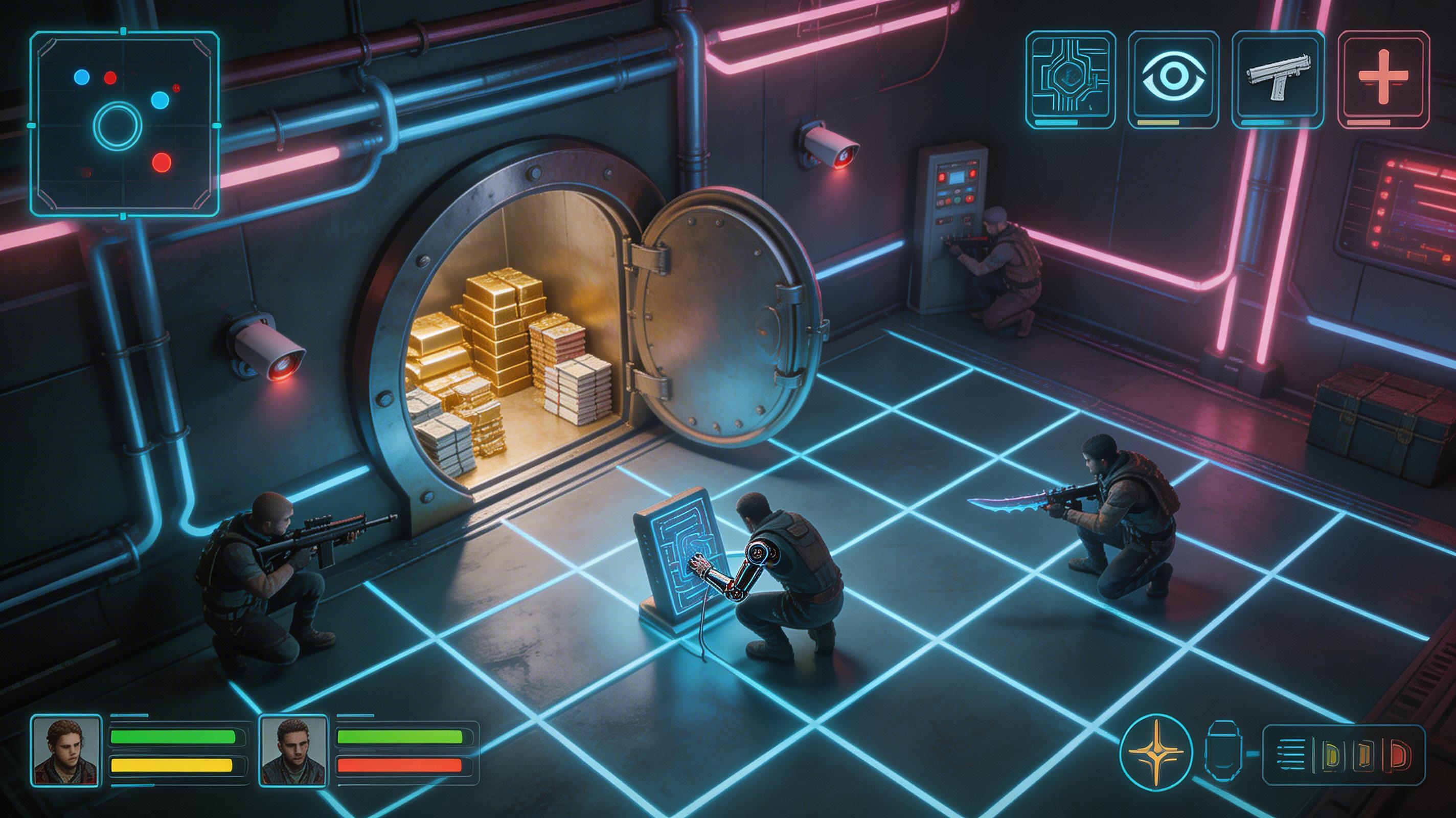Expand the minimap in top-left corner
This screenshot has width=1456, height=818.
coord(124,124)
